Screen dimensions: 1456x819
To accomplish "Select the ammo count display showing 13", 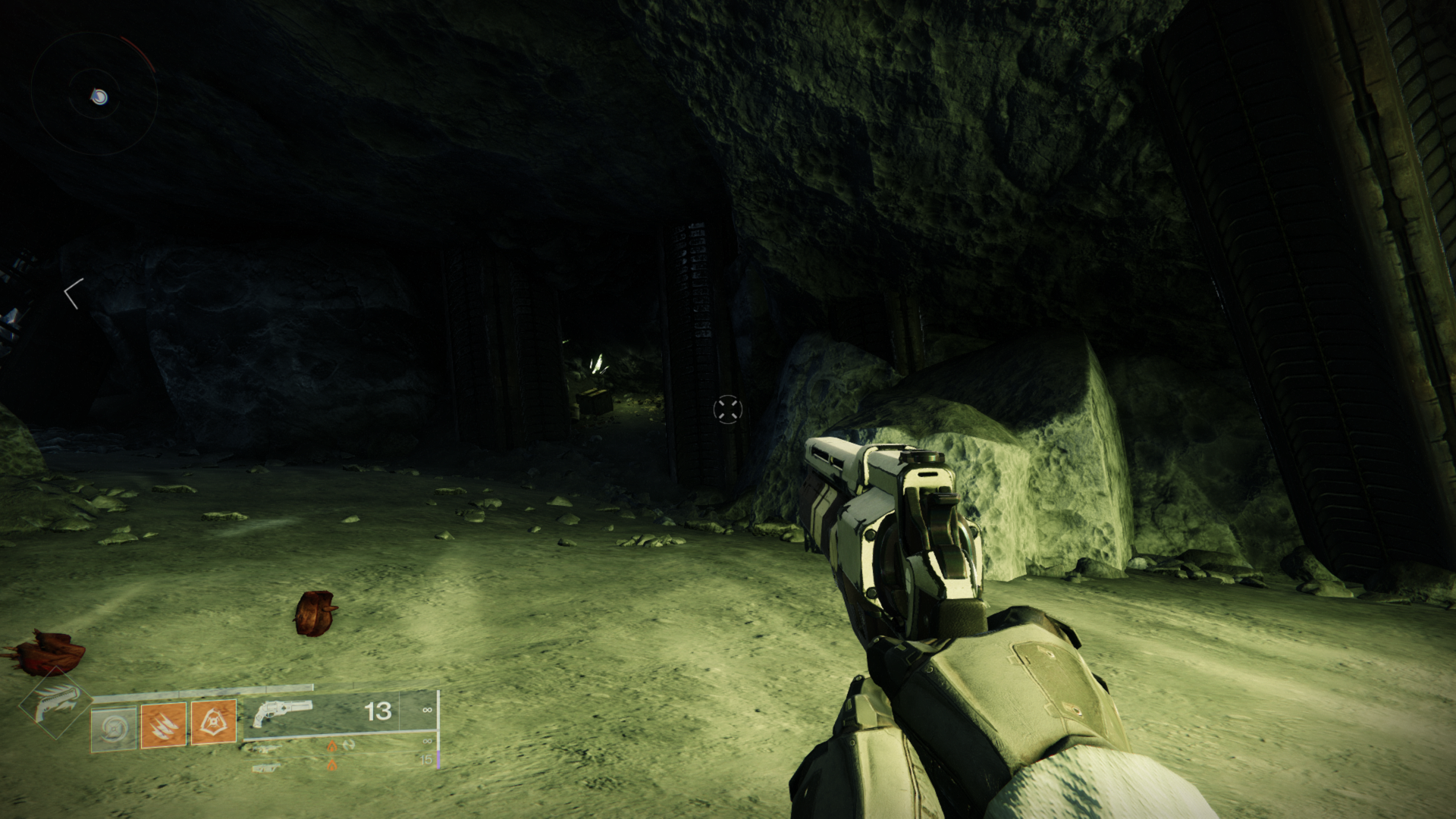I will [377, 713].
